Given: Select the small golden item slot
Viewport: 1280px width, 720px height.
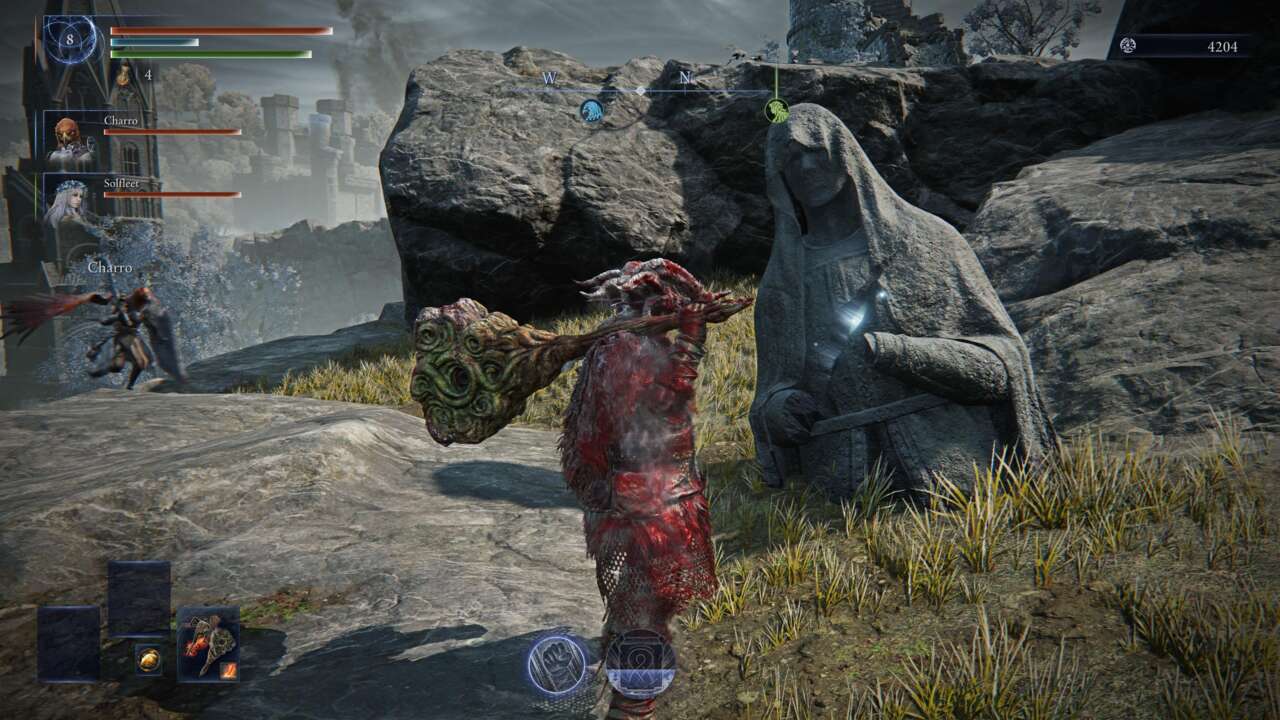Looking at the screenshot, I should (149, 659).
